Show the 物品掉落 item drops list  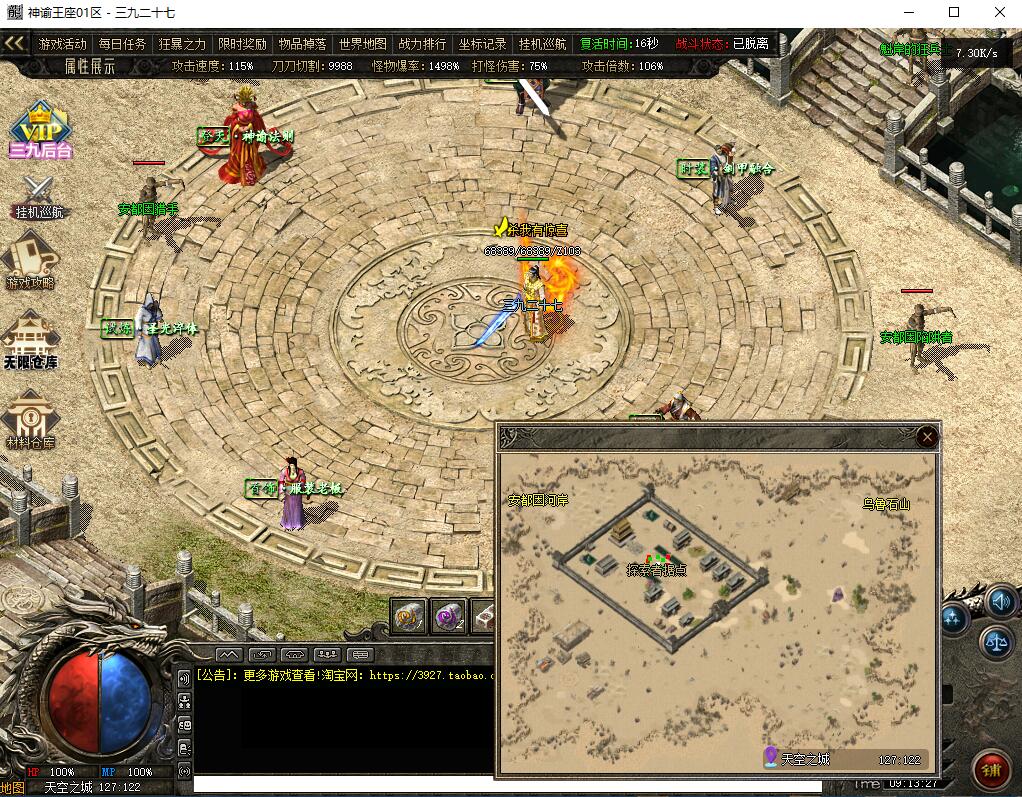(302, 44)
